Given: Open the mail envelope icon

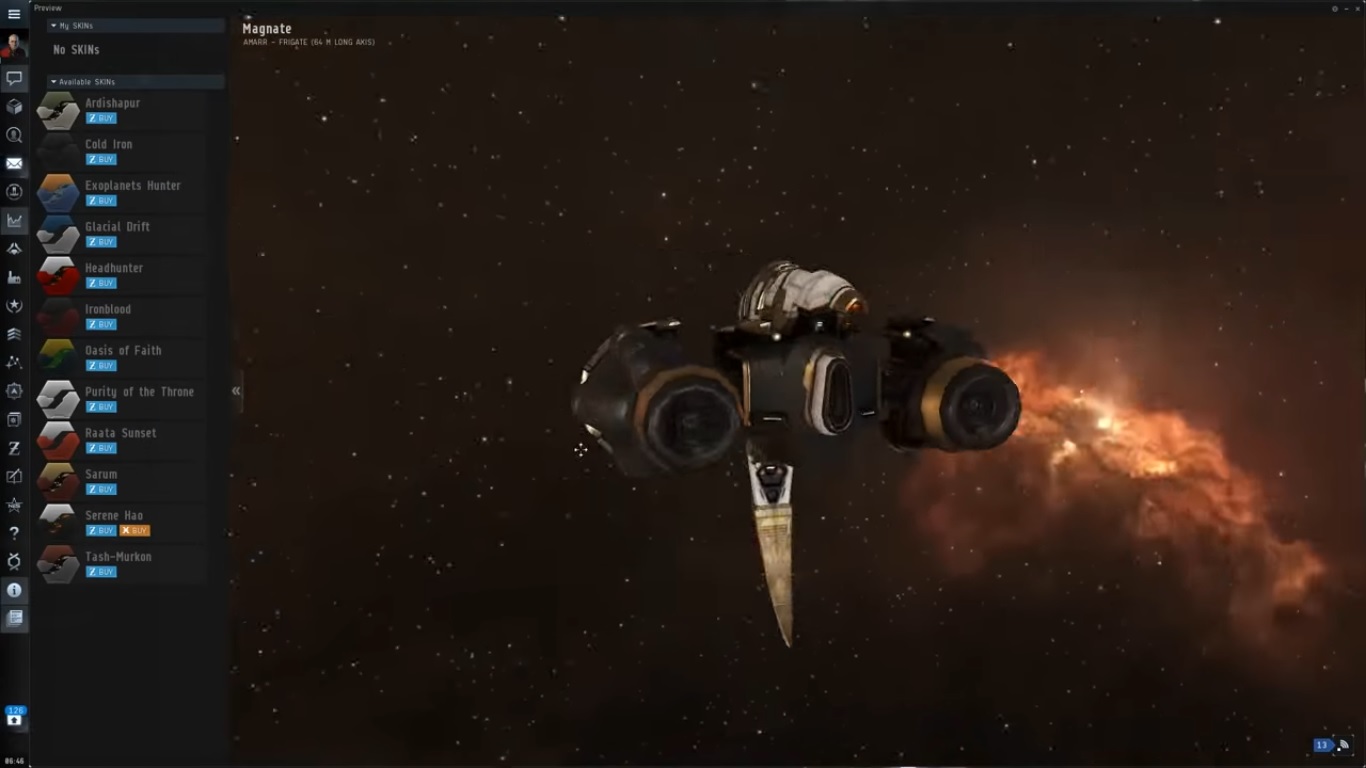Looking at the screenshot, I should point(14,163).
